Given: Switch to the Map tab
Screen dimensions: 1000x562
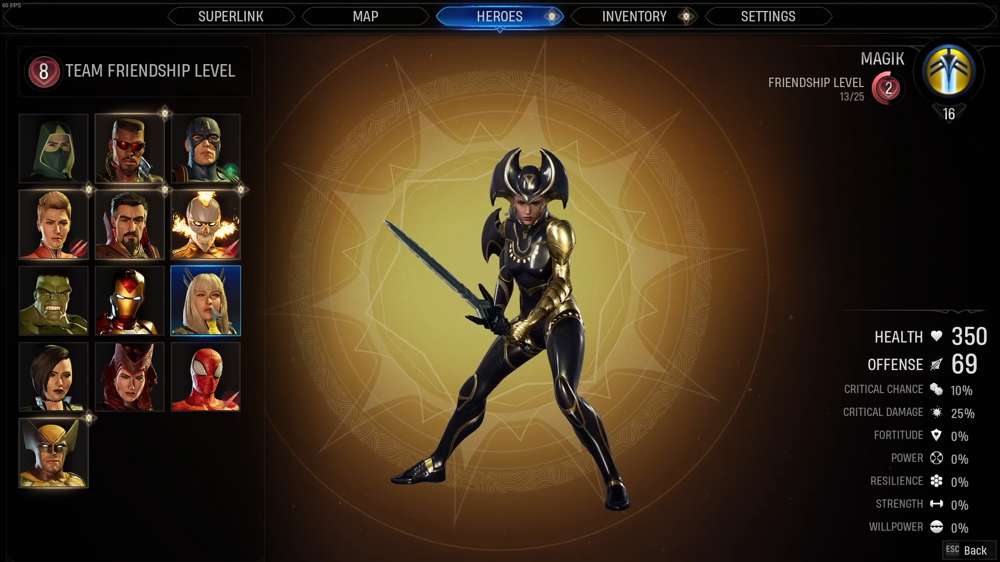Looking at the screenshot, I should point(365,16).
